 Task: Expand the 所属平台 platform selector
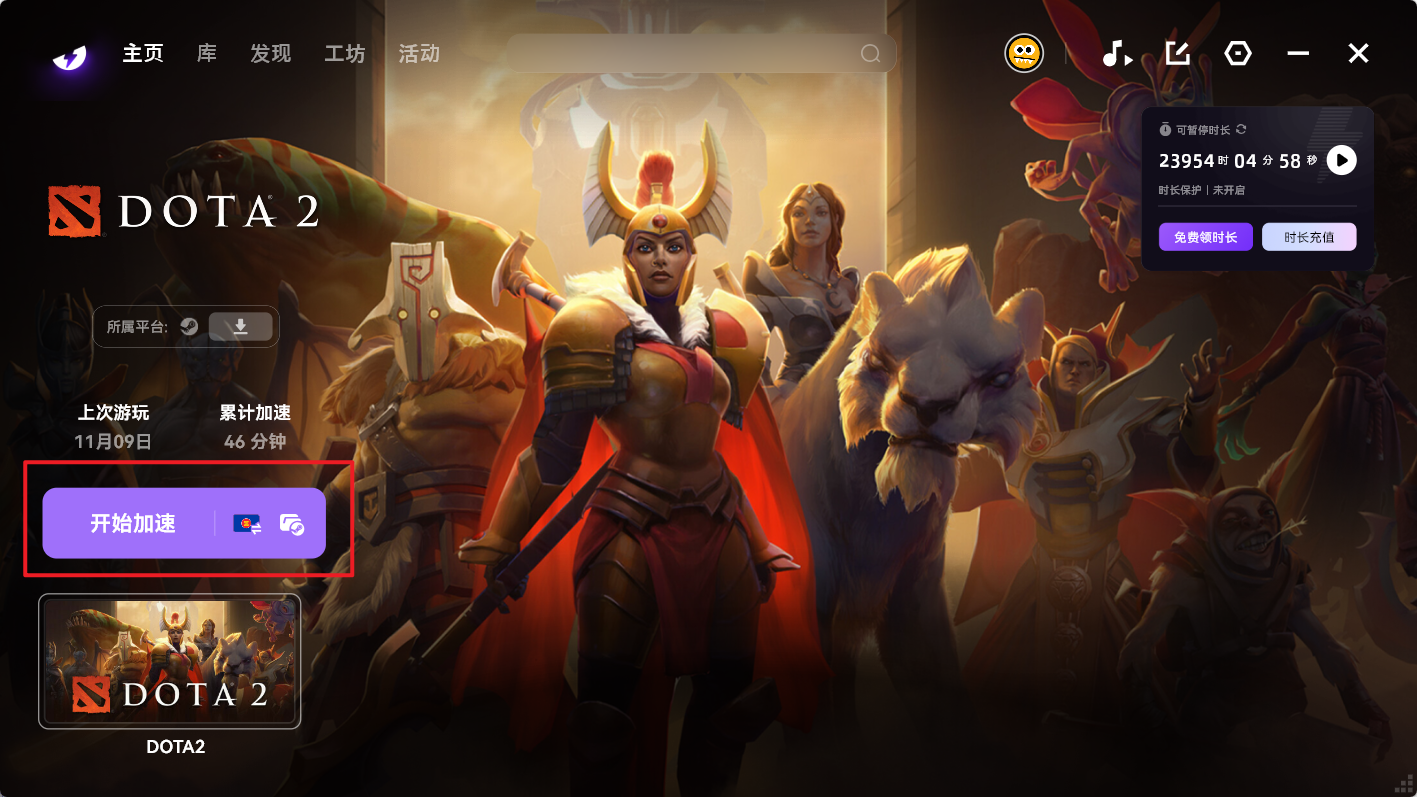click(x=185, y=326)
